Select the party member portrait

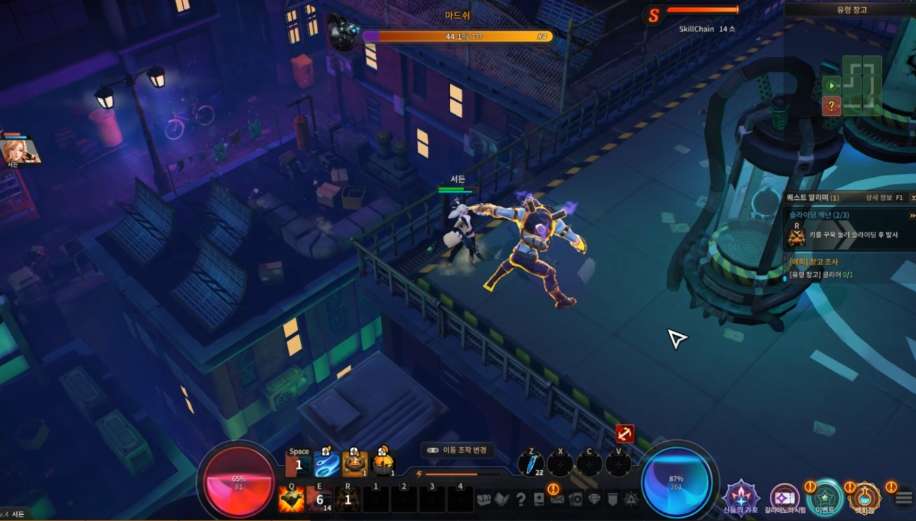20,150
